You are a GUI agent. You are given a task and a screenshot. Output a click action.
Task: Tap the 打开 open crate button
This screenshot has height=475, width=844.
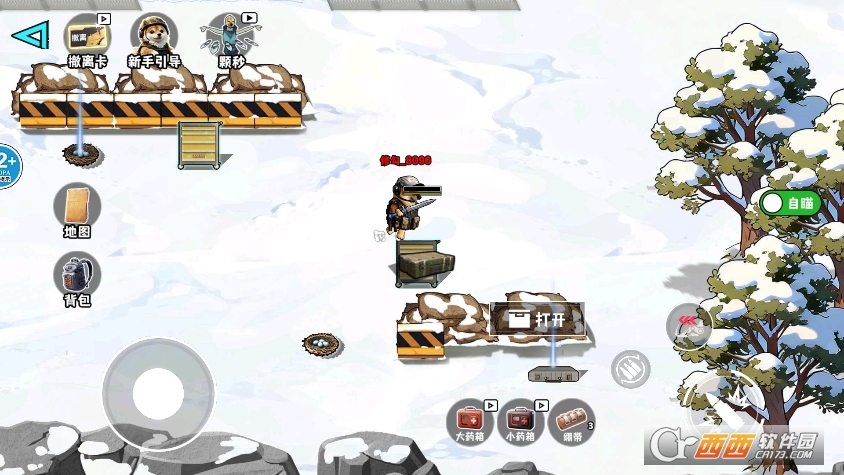click(x=538, y=320)
